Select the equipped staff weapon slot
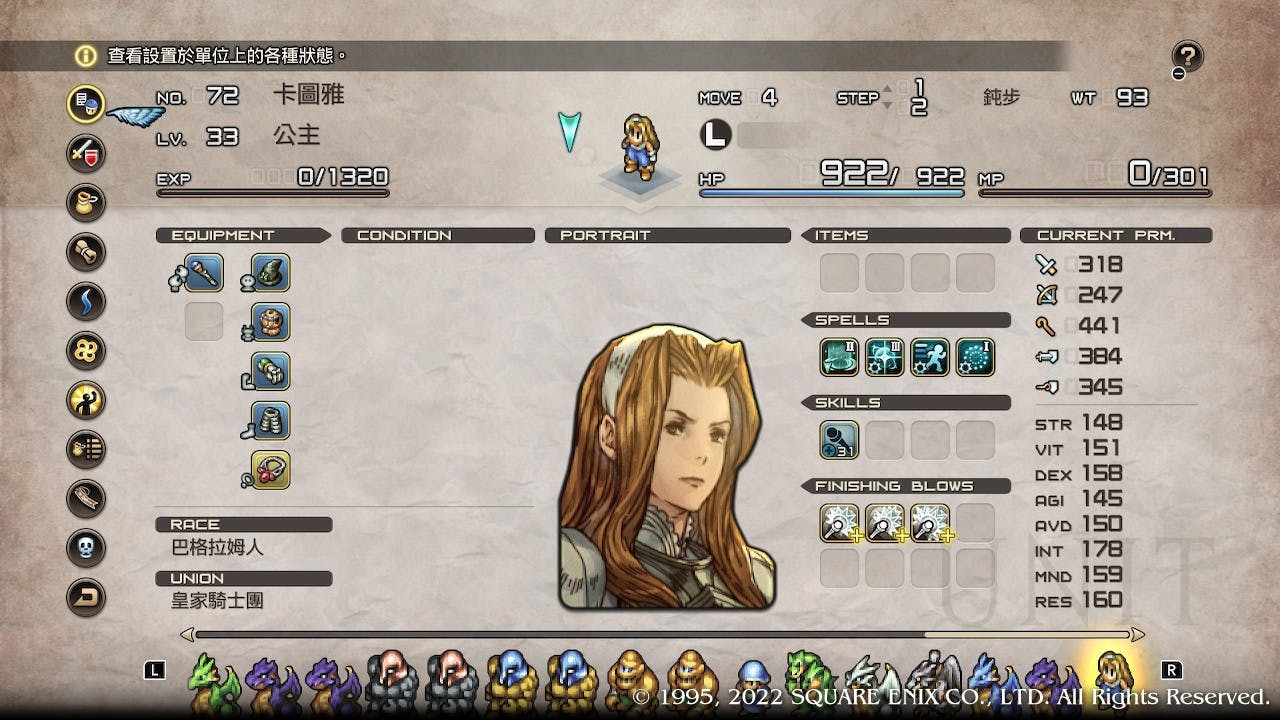This screenshot has height=720, width=1280. tap(203, 273)
